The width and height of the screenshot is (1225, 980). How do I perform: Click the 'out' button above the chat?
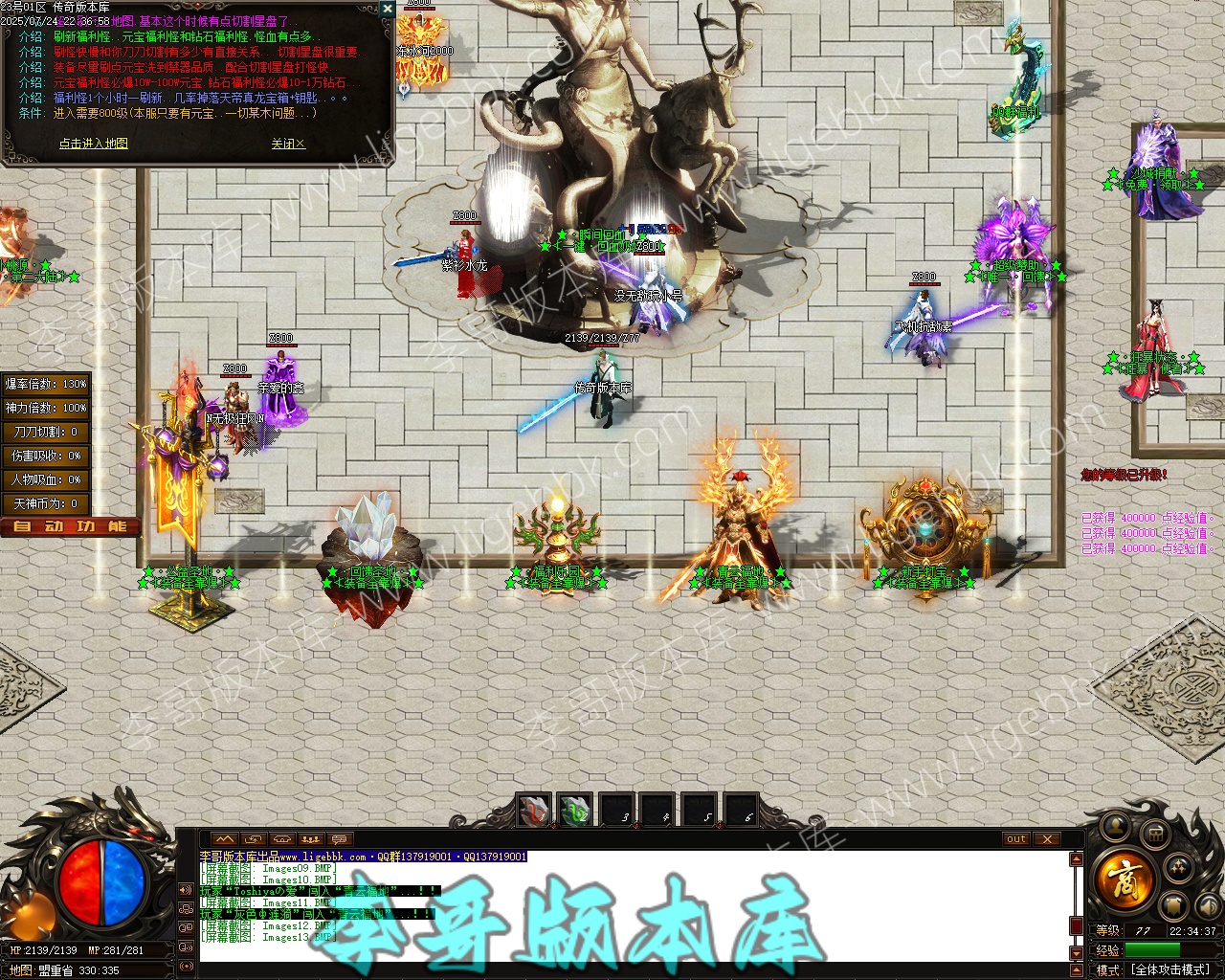click(1016, 839)
